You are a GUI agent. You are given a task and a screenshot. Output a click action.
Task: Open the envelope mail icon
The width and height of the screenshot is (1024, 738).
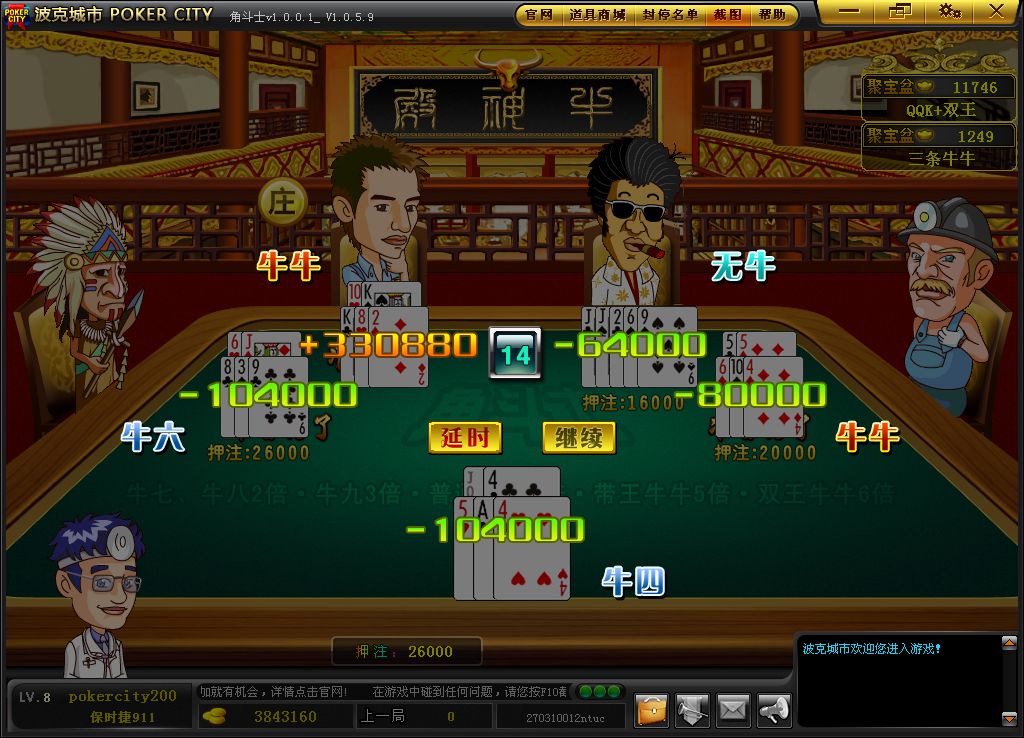[733, 709]
